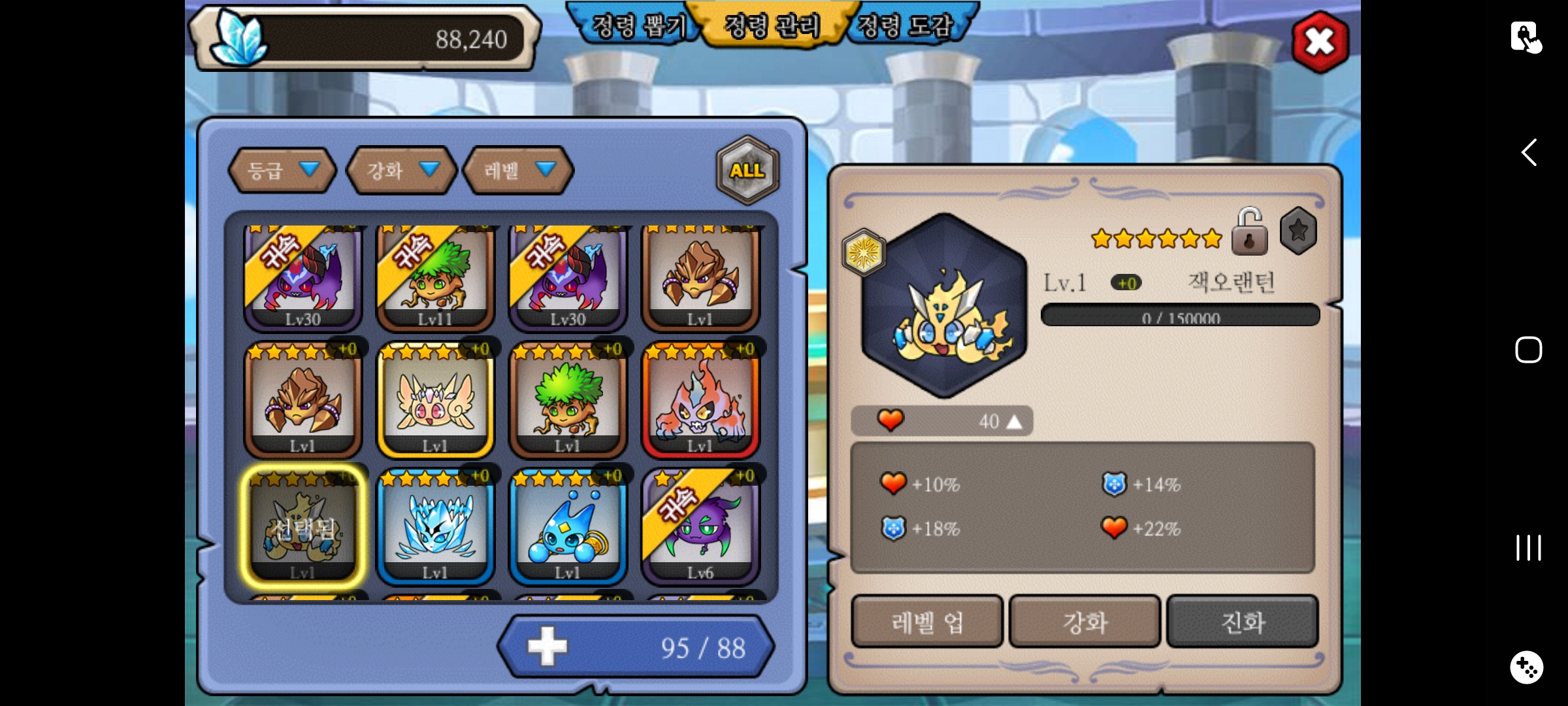Pick the blue water droplet spirit
Image resolution: width=1568 pixels, height=706 pixels.
[567, 526]
